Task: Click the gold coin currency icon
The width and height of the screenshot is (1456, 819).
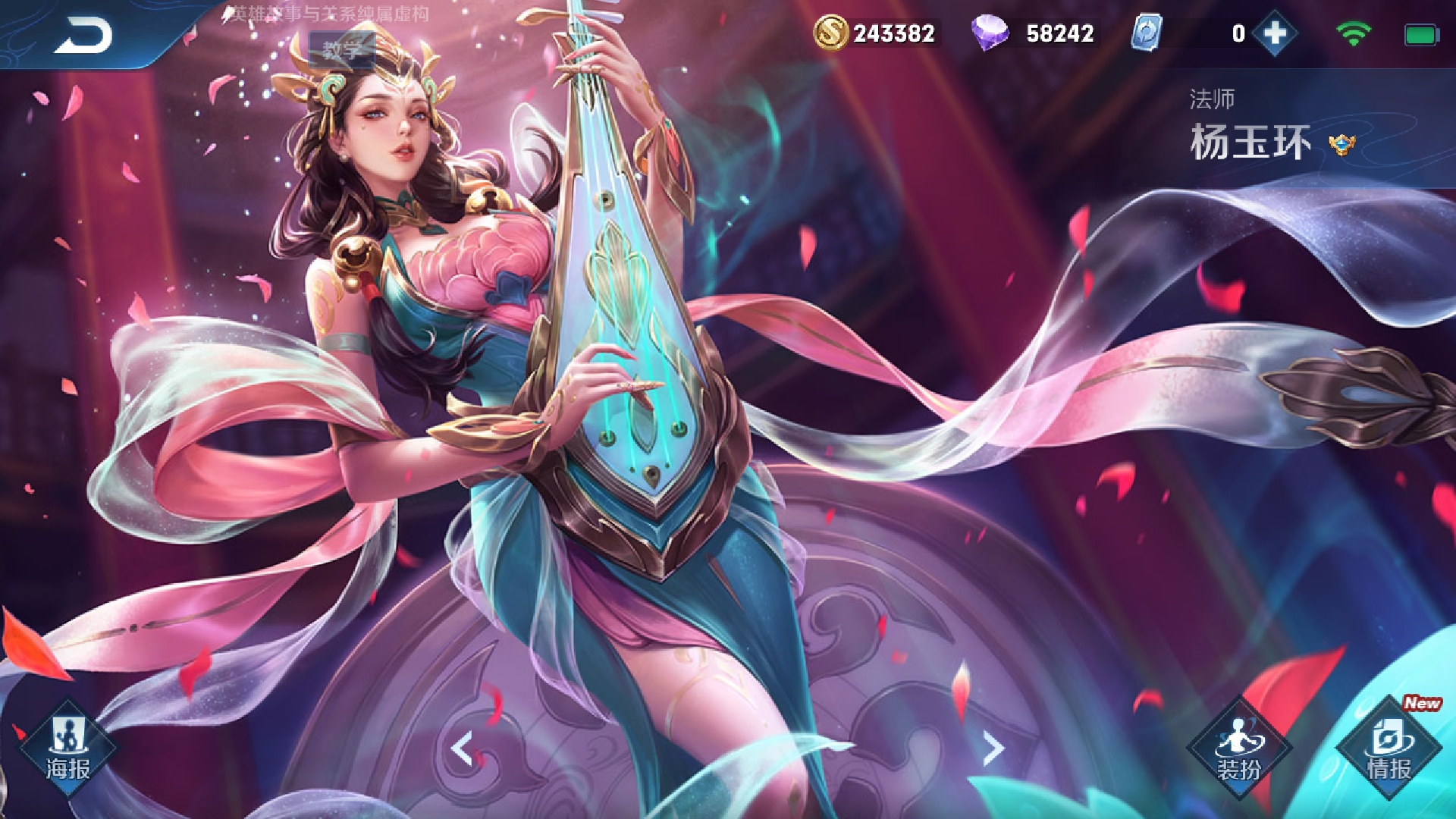Action: point(830,33)
